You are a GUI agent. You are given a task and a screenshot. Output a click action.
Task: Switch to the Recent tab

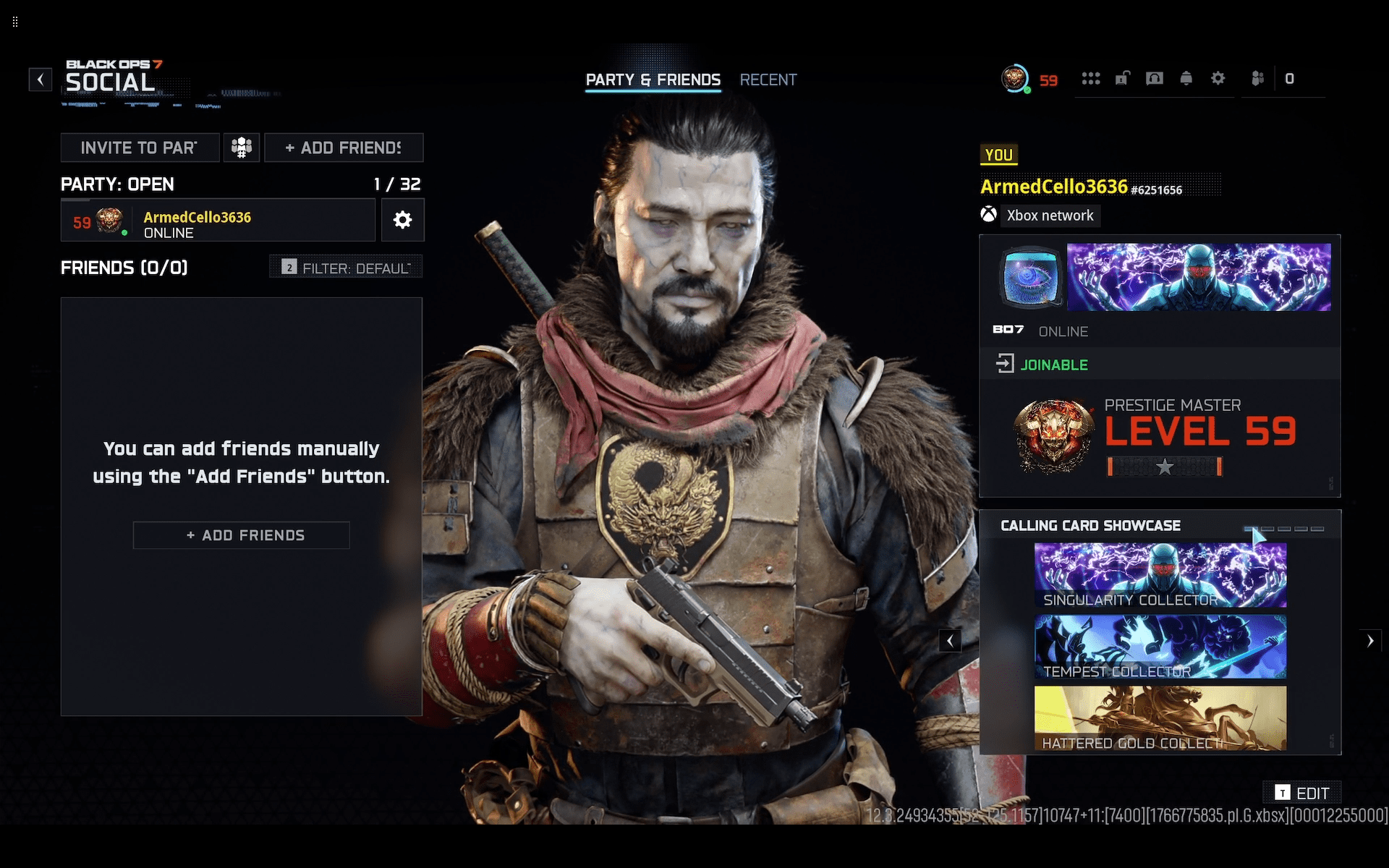click(768, 80)
